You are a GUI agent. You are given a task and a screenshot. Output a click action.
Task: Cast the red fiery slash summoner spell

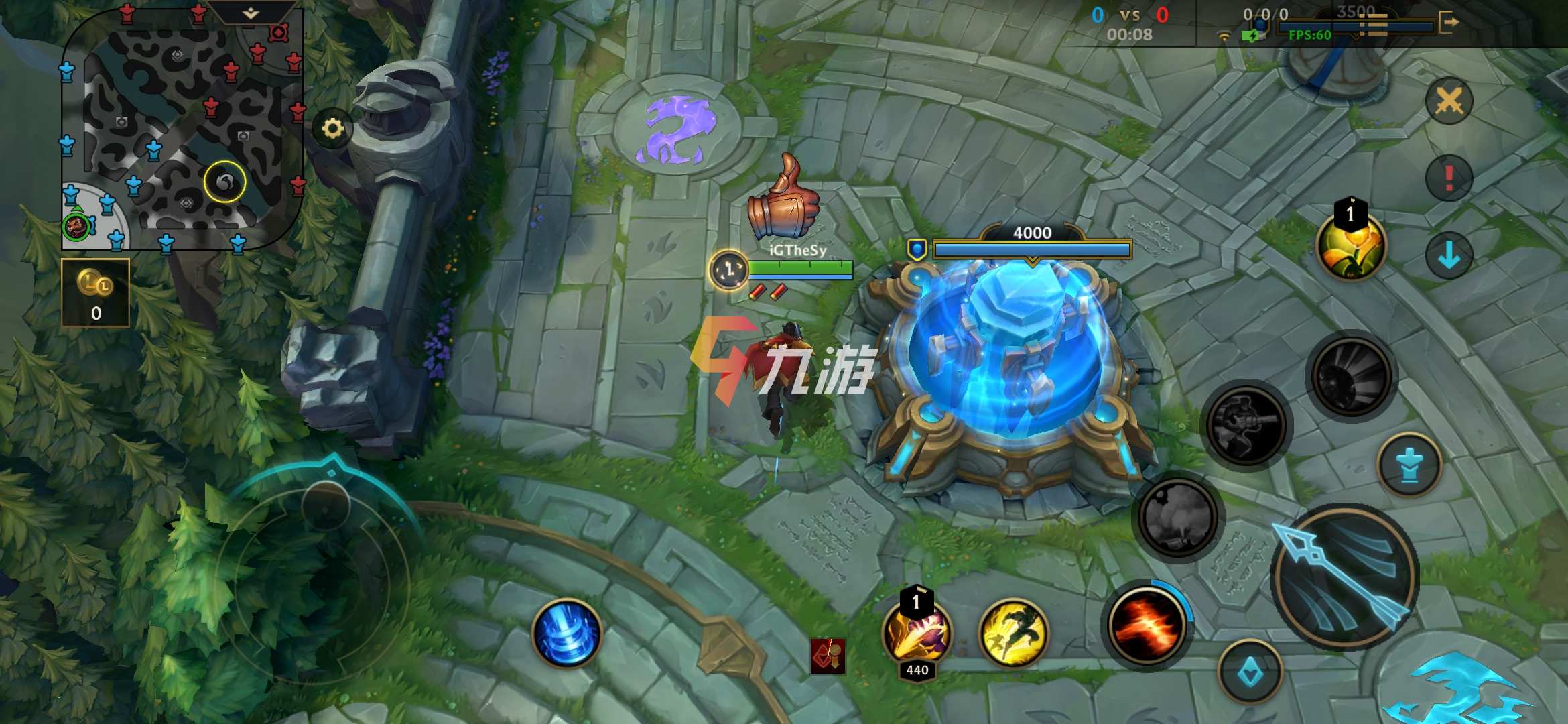point(1146,625)
